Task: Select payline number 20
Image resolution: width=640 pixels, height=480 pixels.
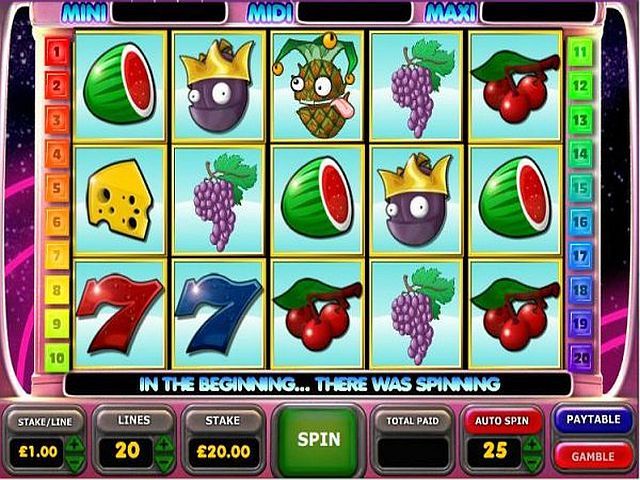Action: pyautogui.click(x=580, y=357)
